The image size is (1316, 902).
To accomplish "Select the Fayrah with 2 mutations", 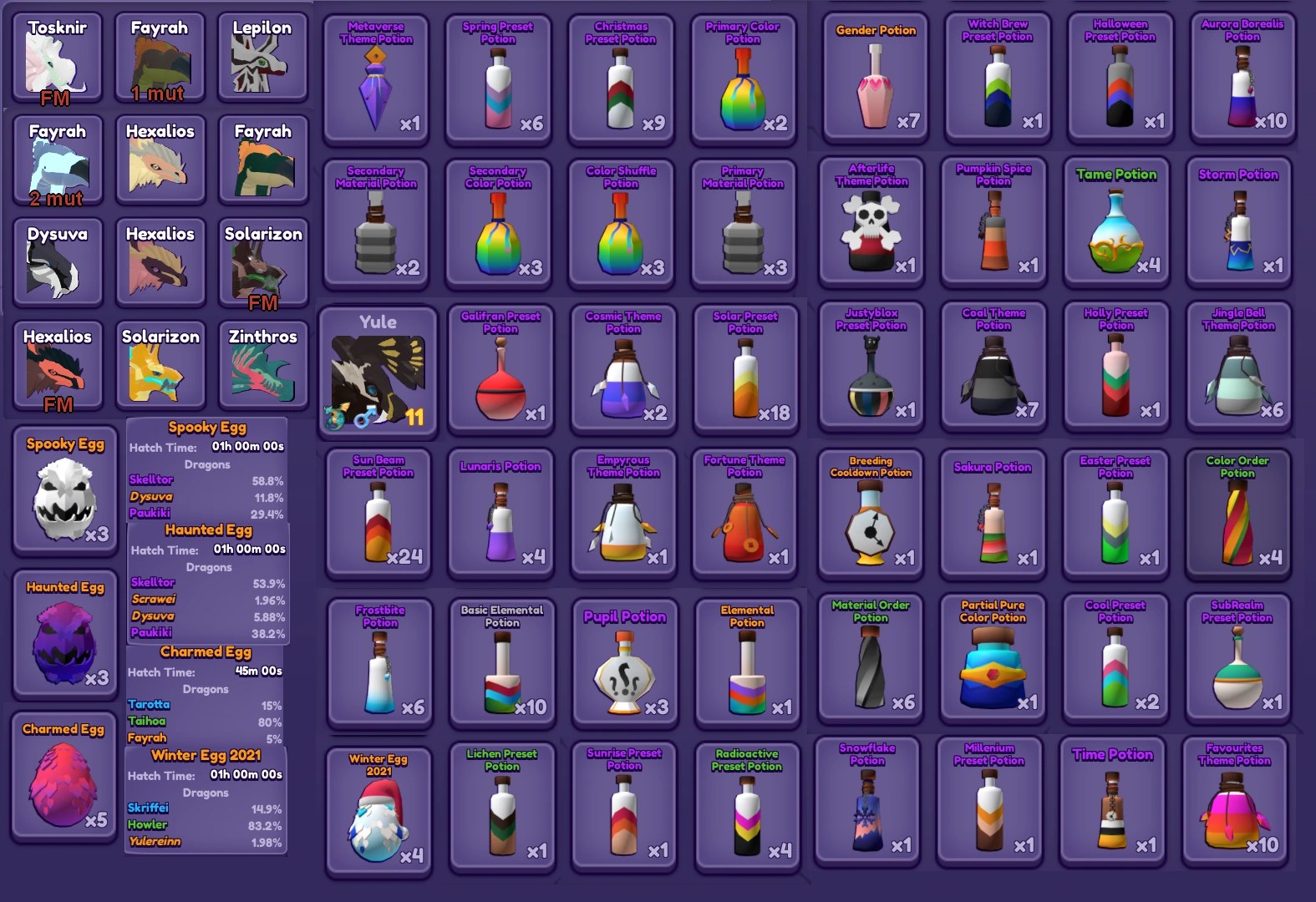I will [x=56, y=159].
